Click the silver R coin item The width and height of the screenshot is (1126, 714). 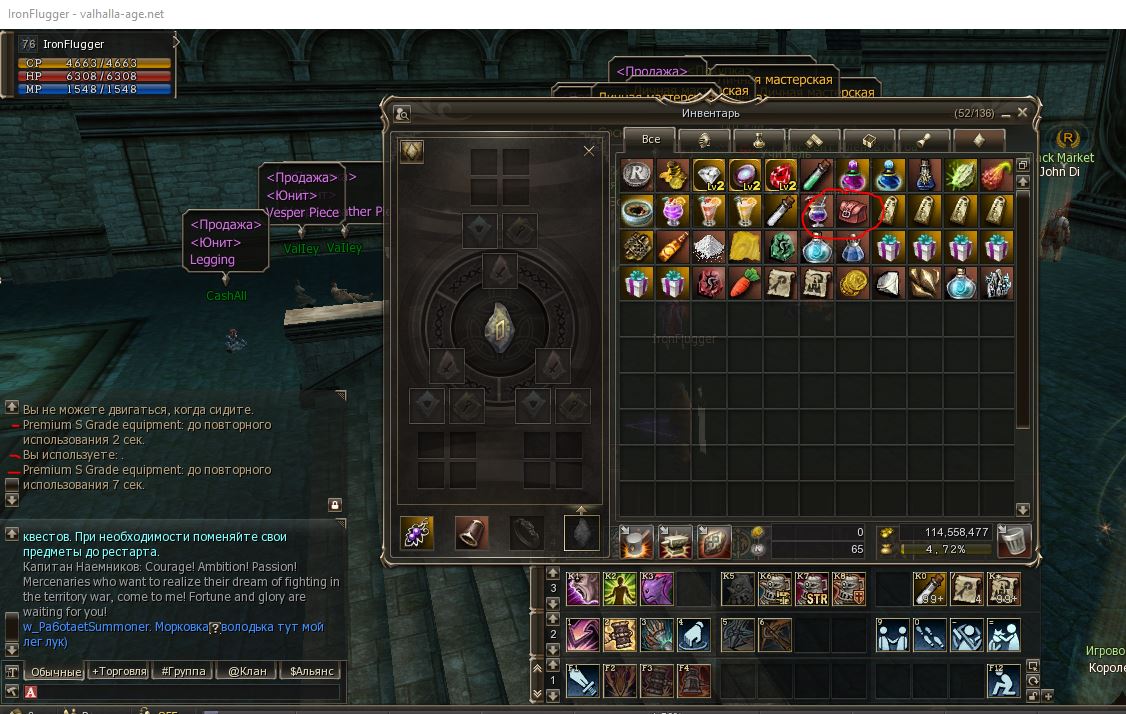635,175
